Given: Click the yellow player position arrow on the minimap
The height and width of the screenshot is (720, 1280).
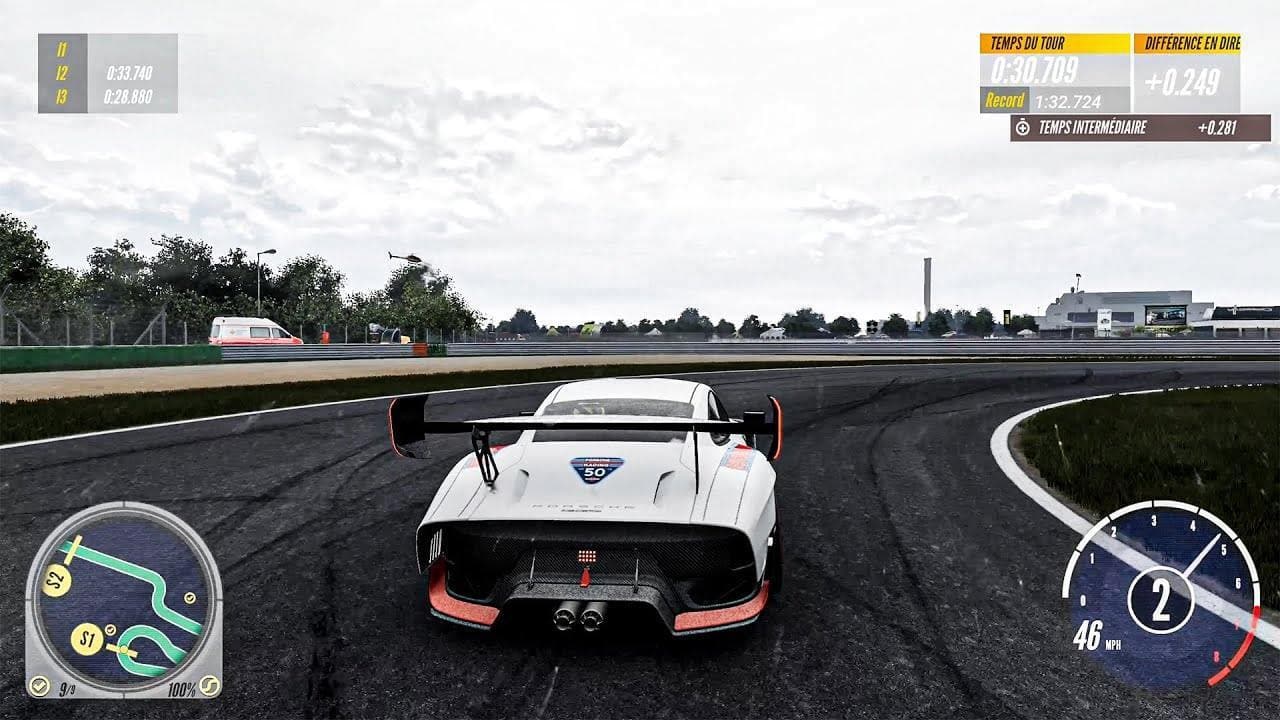Looking at the screenshot, I should 123,650.
